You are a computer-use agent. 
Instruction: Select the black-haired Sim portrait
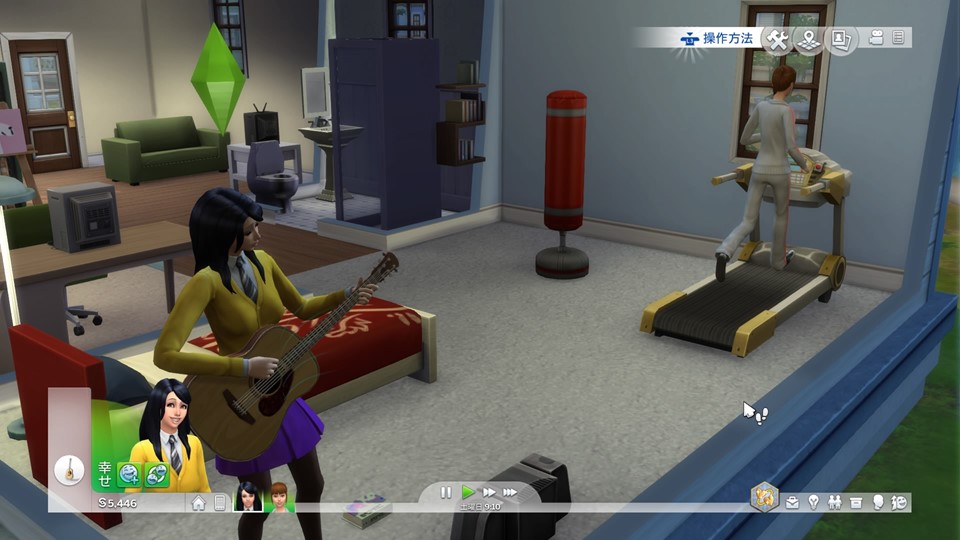(x=248, y=498)
